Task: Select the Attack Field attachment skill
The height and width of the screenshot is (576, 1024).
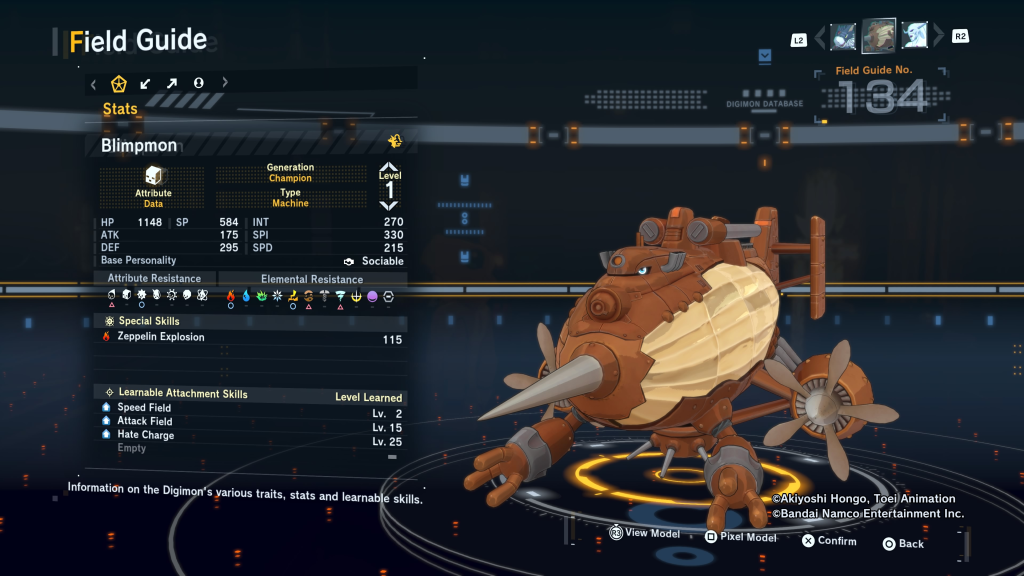Action: click(145, 422)
